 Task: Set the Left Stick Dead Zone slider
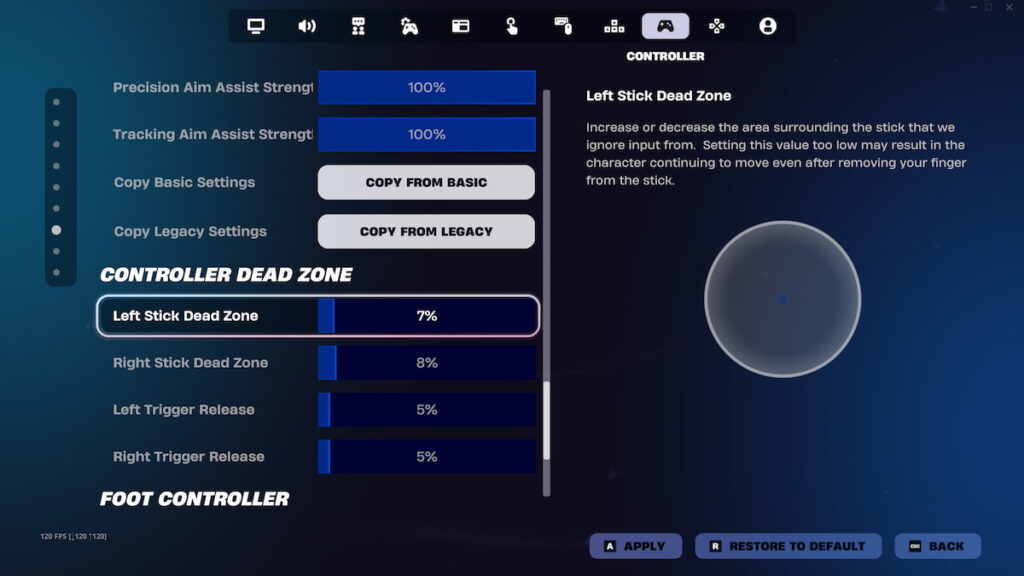point(426,316)
